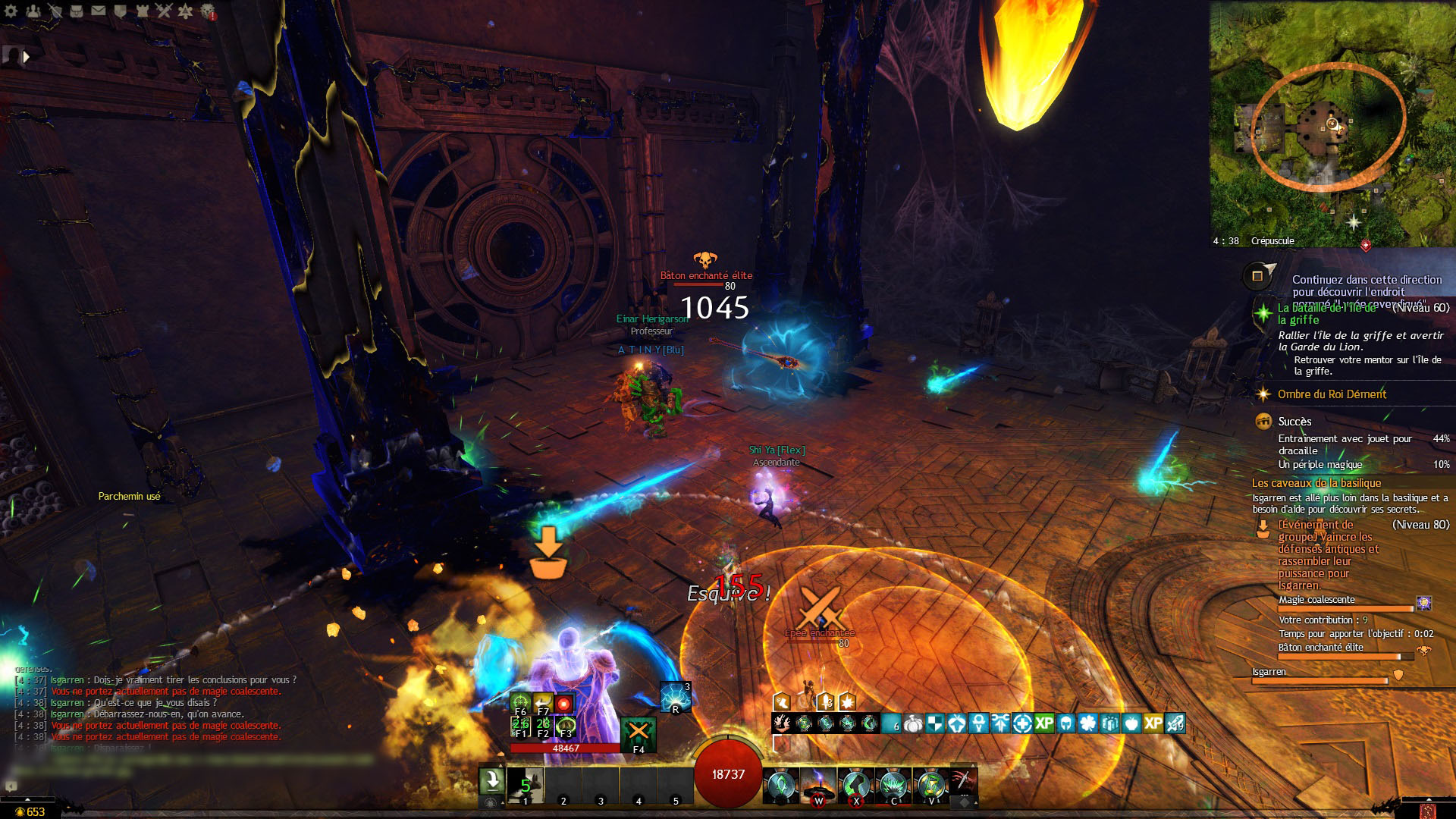Image resolution: width=1456 pixels, height=819 pixels.
Task: Use the C utility skill with green burst
Action: pyautogui.click(x=893, y=786)
